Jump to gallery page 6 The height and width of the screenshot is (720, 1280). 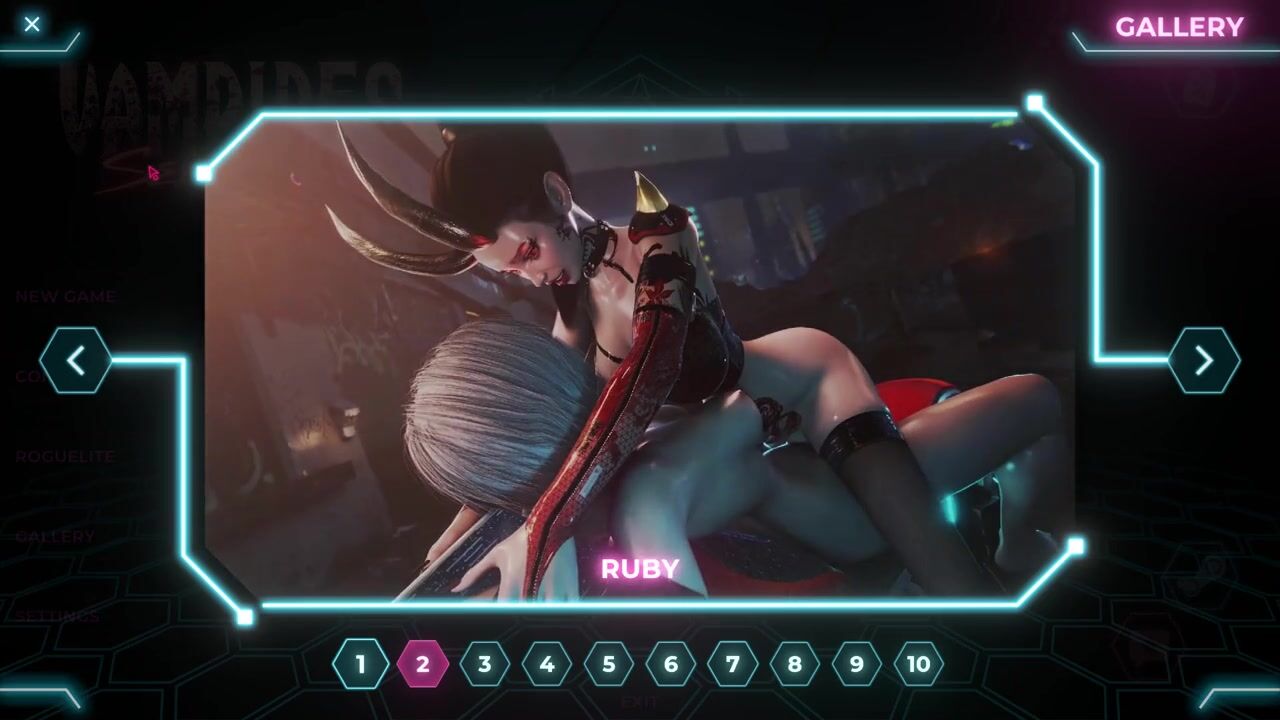(x=671, y=664)
